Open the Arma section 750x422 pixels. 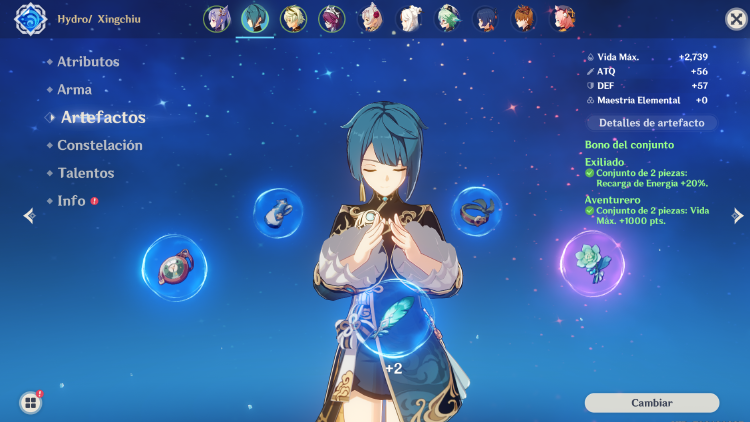click(75, 90)
